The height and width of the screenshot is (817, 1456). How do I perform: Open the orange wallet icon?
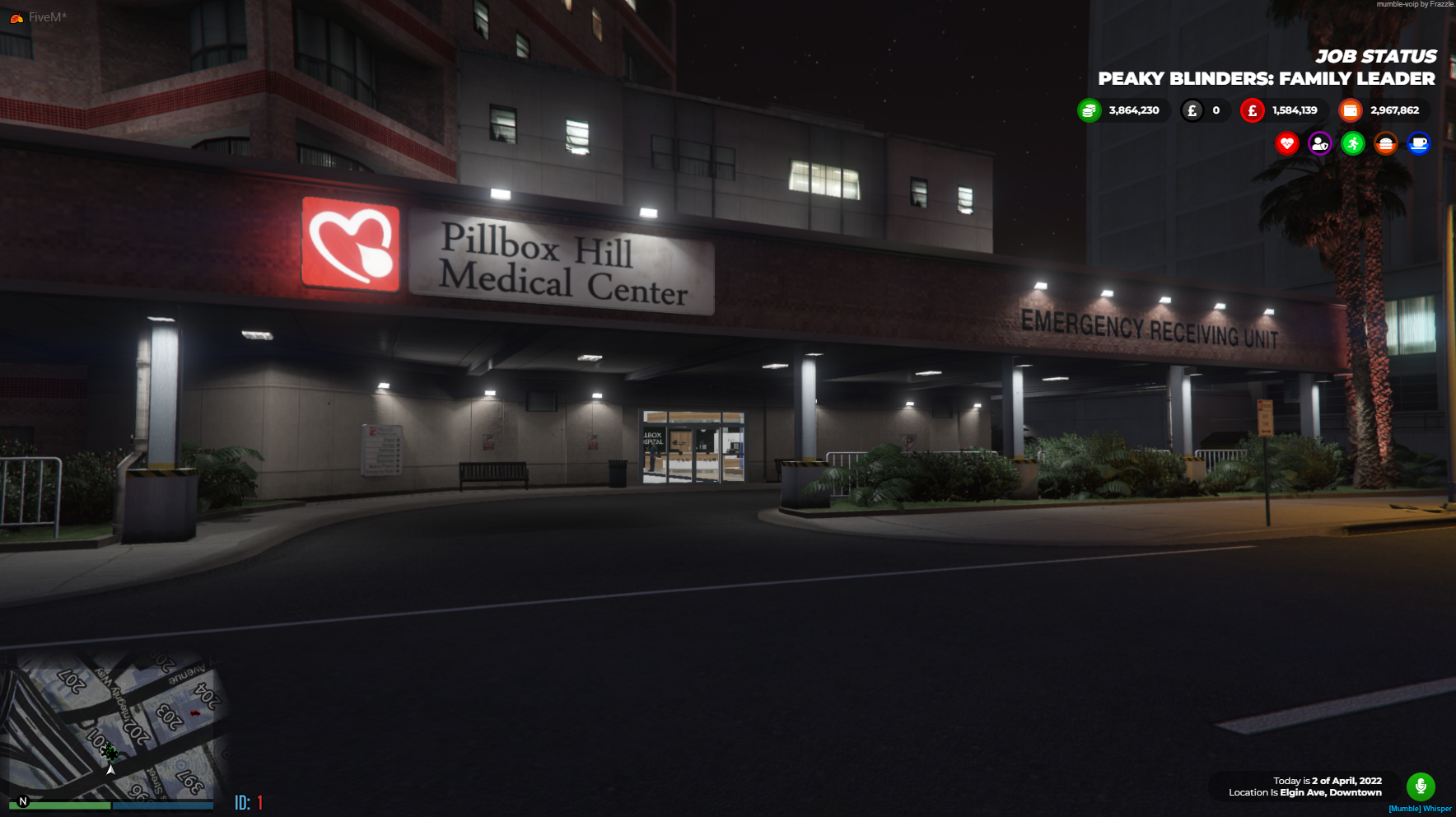click(x=1349, y=110)
